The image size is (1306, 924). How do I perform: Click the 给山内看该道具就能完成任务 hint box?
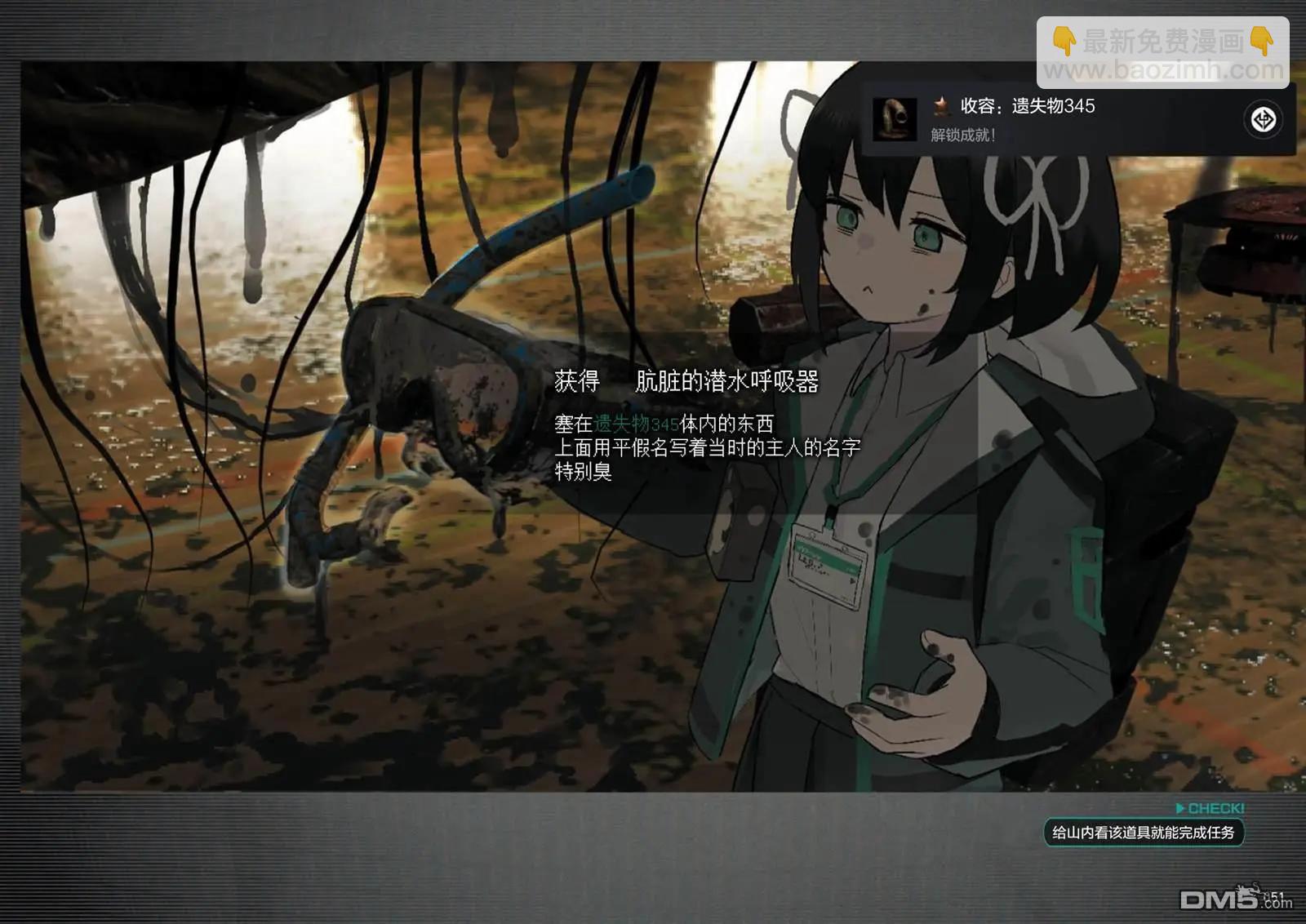pyautogui.click(x=1143, y=833)
